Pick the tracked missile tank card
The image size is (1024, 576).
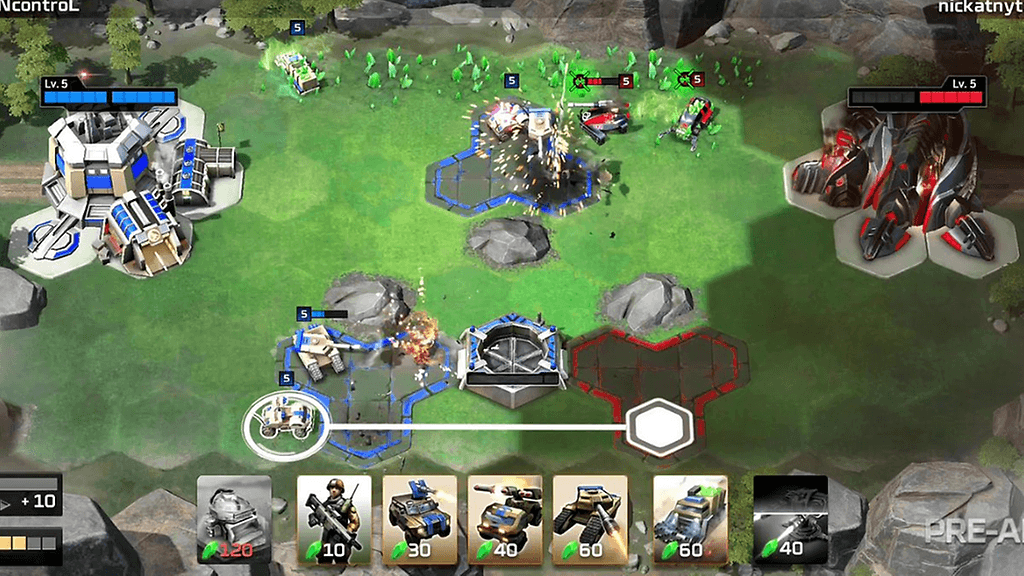590,517
